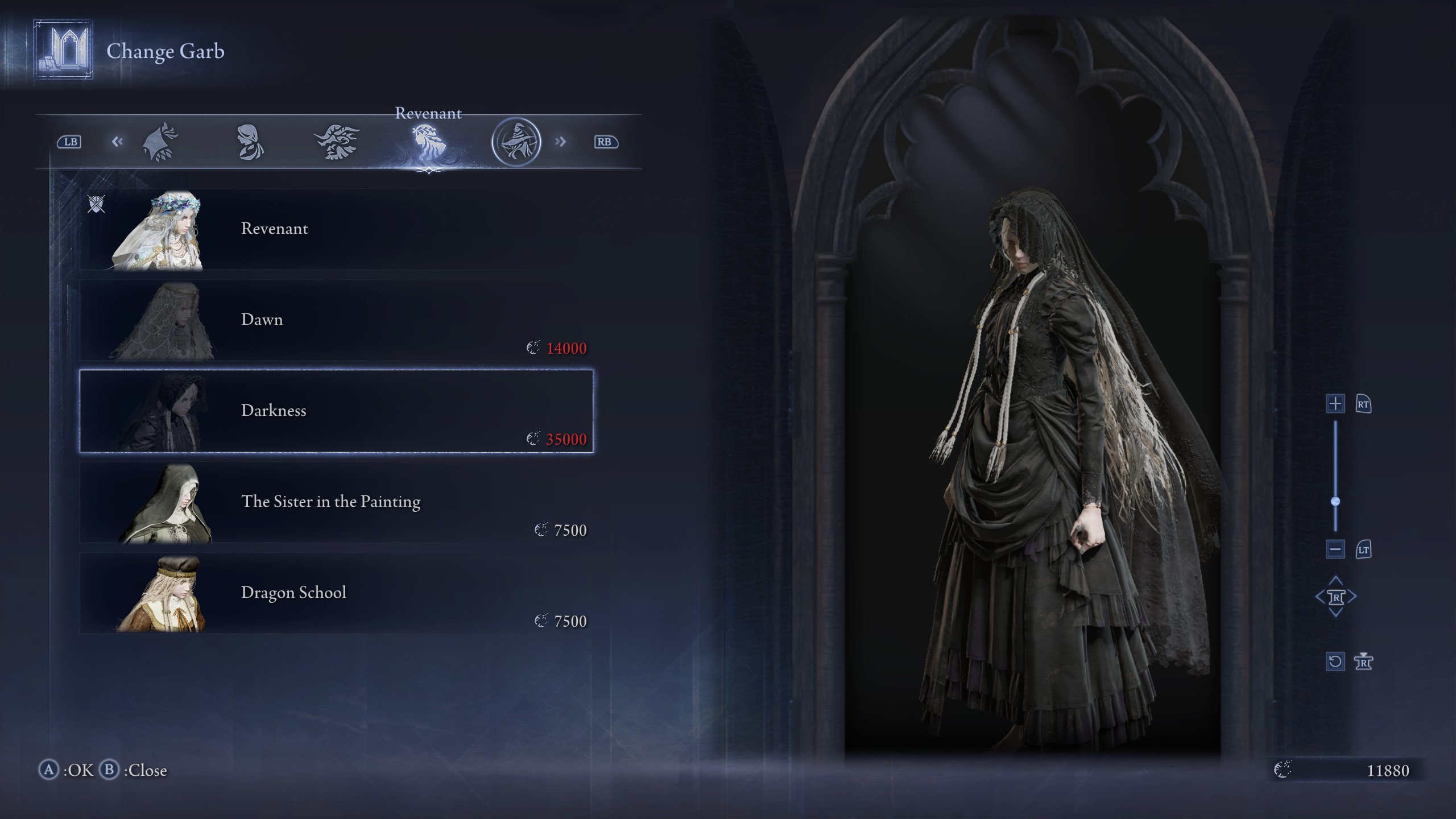The width and height of the screenshot is (1456, 819).
Task: Click the zoom out minus icon
Action: click(1335, 549)
